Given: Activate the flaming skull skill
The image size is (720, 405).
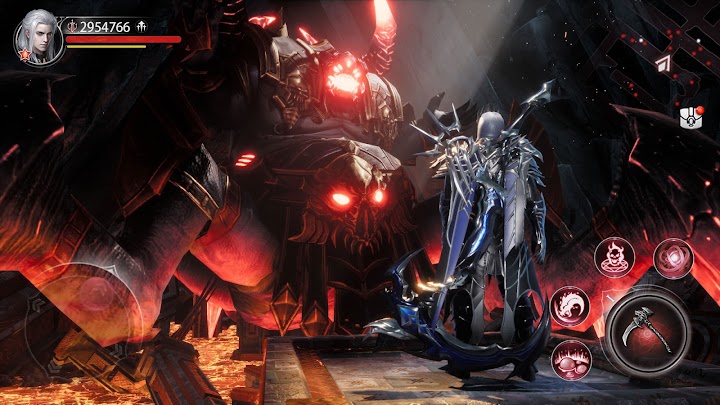Looking at the screenshot, I should tap(614, 258).
